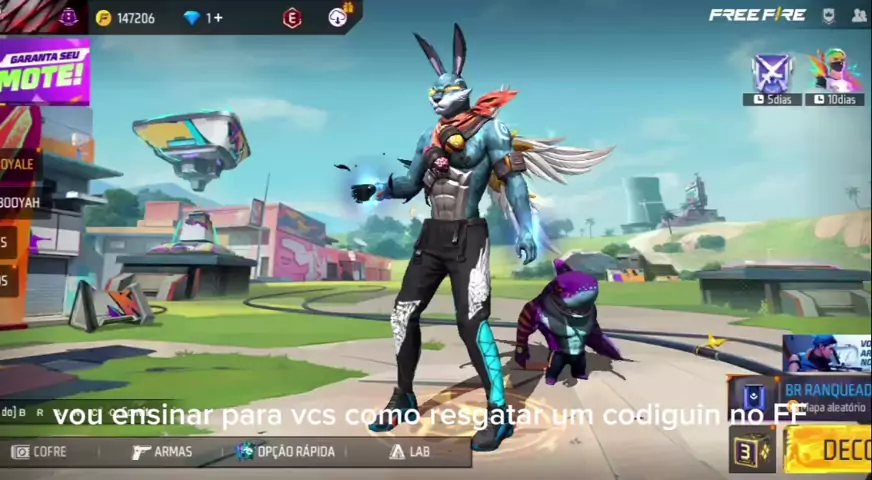This screenshot has width=872, height=480.
Task: Open the red hexagon E icon
Action: tap(292, 18)
